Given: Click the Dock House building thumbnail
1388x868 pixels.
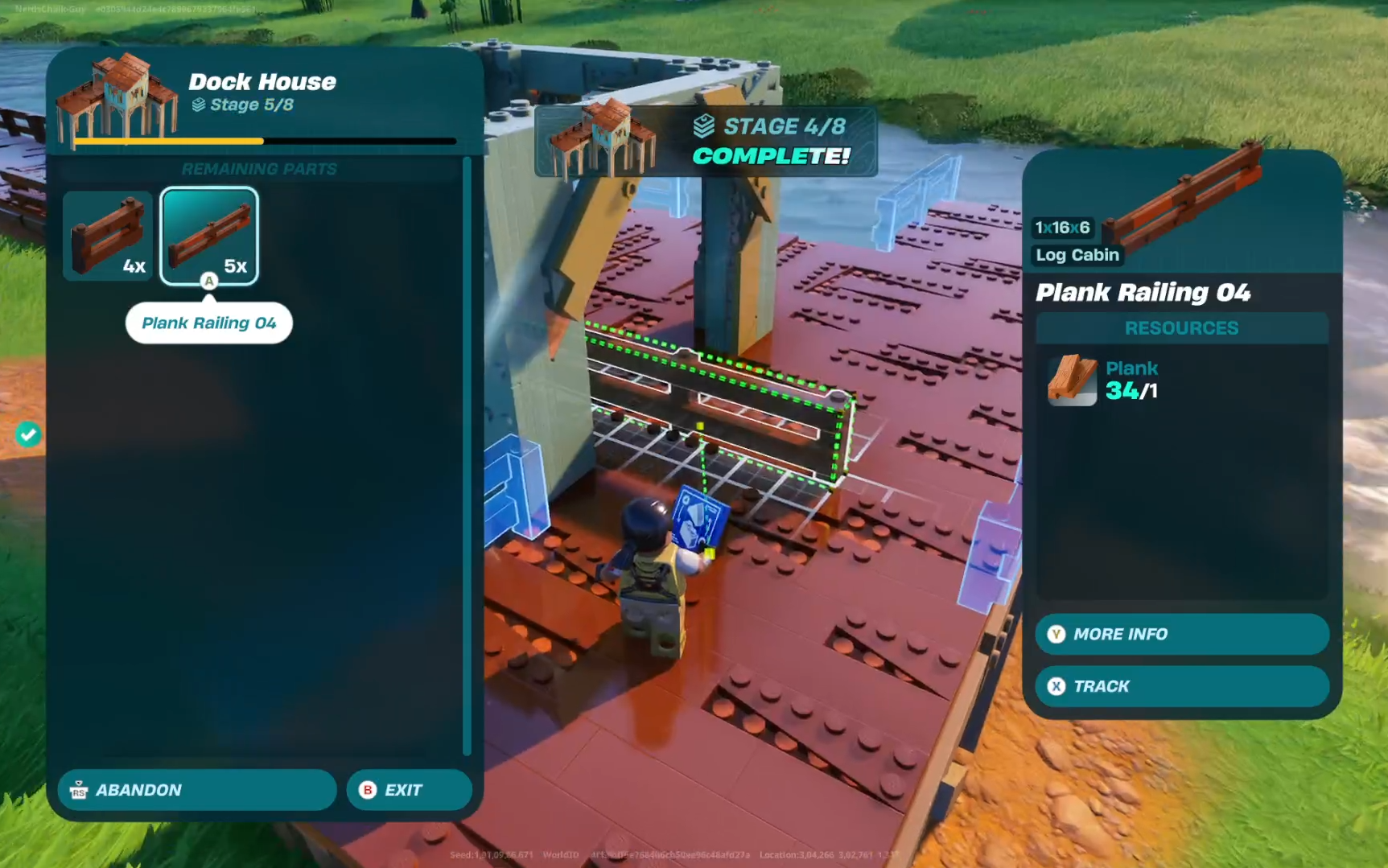Looking at the screenshot, I should click(117, 97).
